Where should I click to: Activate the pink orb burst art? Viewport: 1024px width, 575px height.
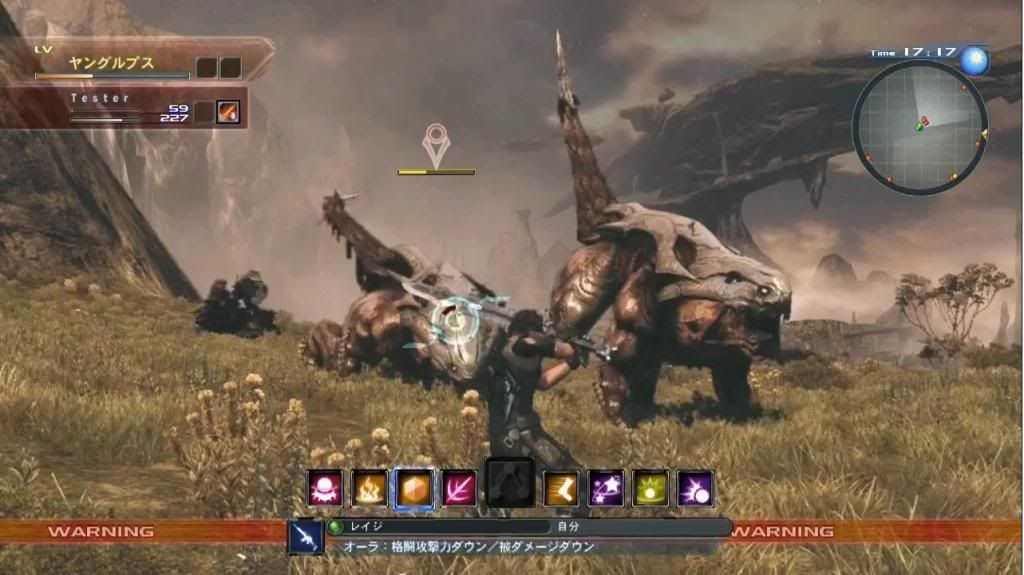click(325, 488)
